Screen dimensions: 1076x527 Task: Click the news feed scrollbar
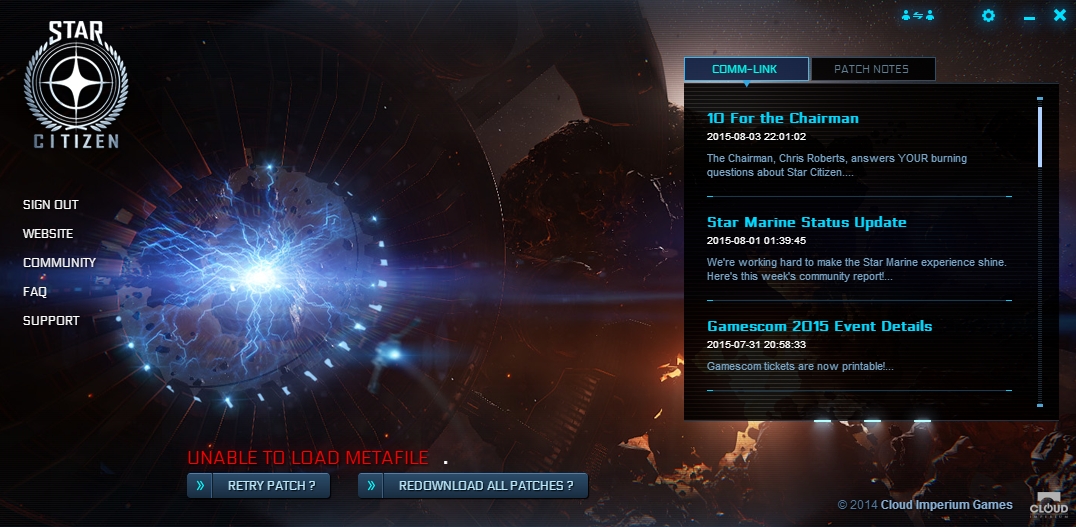coord(1040,136)
